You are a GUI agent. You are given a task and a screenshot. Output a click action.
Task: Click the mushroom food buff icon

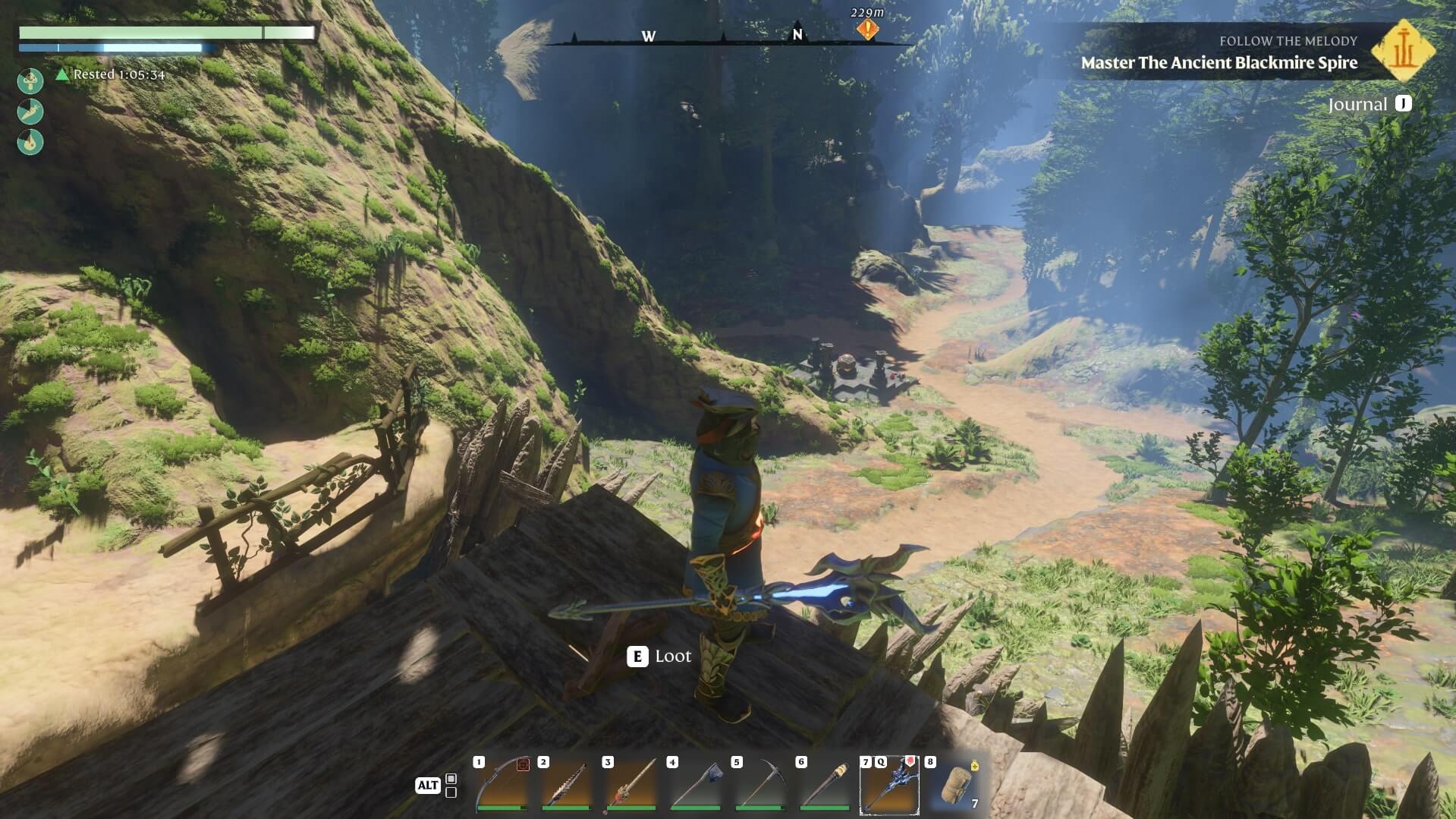[30, 80]
